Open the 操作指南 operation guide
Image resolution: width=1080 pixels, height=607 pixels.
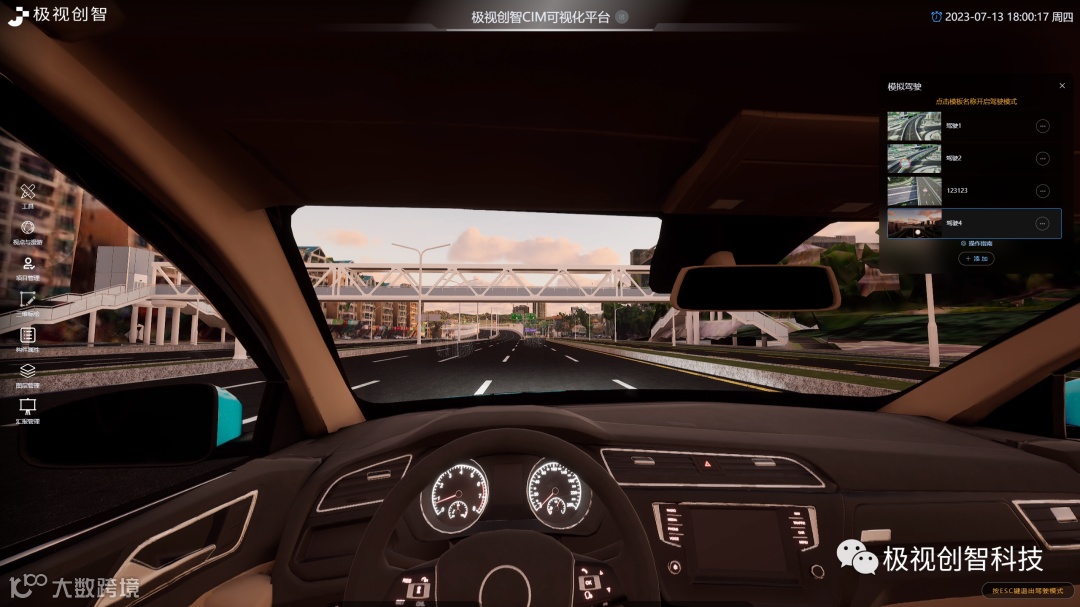[976, 243]
